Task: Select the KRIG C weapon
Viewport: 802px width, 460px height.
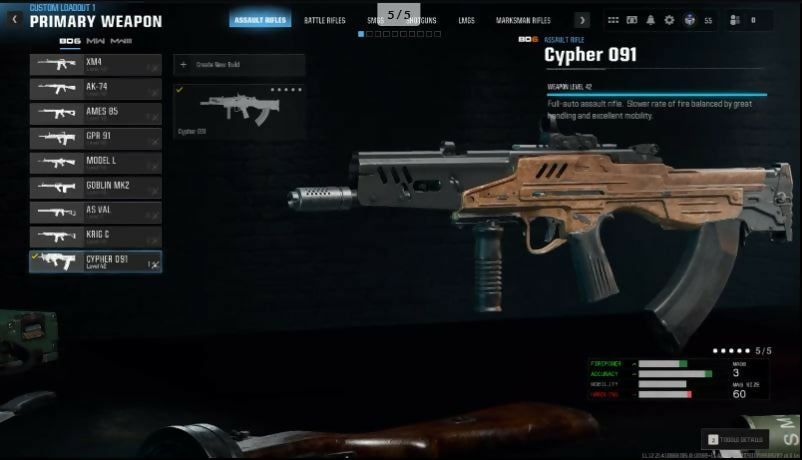Action: (x=95, y=236)
